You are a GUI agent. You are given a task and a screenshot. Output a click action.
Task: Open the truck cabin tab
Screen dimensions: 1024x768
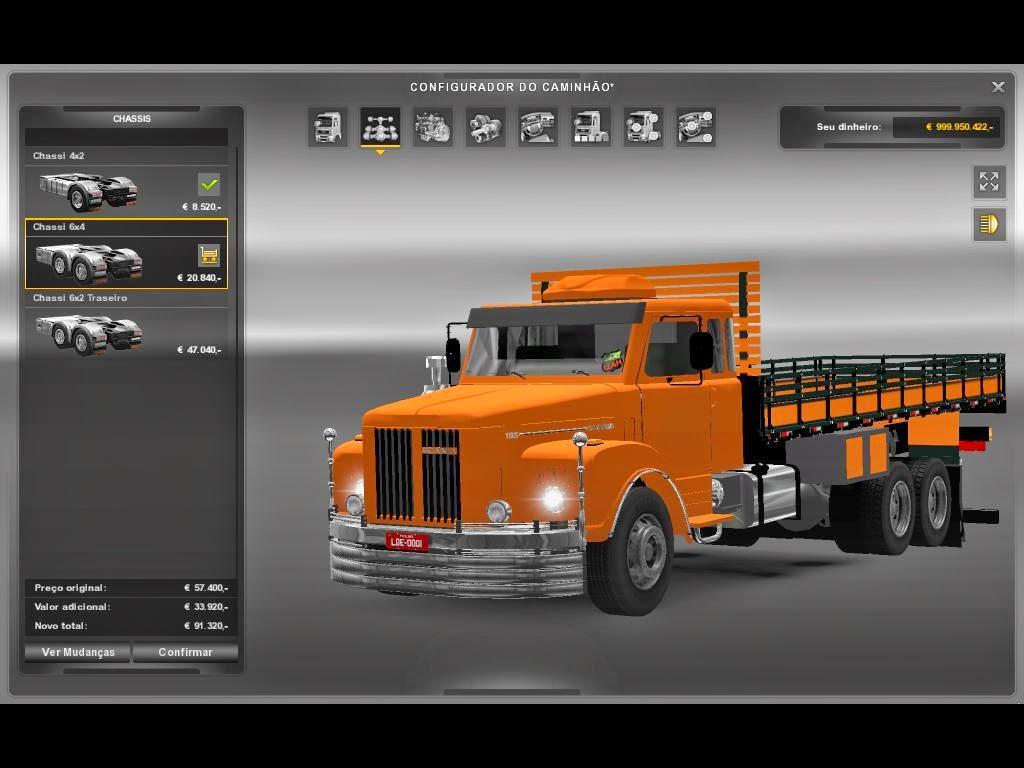point(328,128)
